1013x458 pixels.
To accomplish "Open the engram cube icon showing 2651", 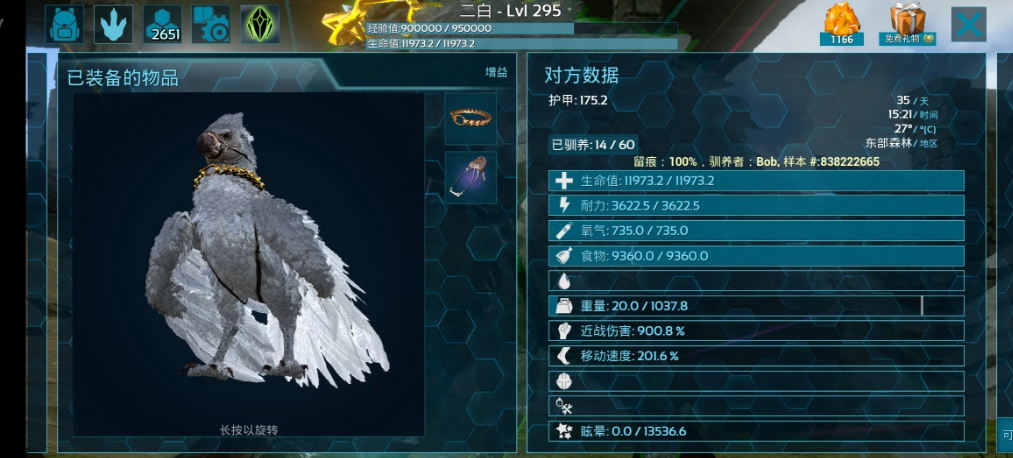I will coord(162,24).
